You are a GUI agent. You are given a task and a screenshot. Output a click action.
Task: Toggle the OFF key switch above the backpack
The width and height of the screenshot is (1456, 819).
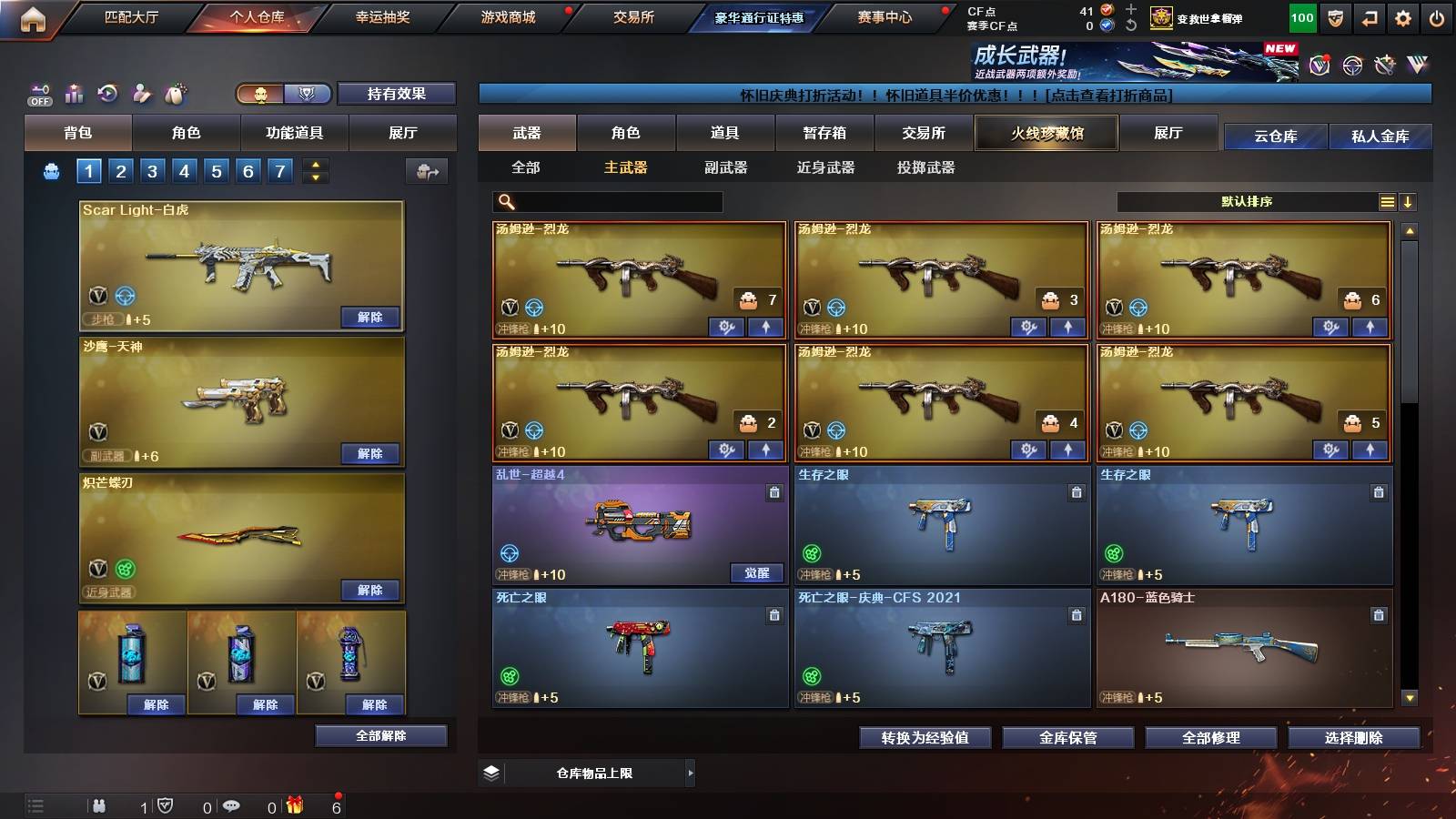click(x=38, y=93)
